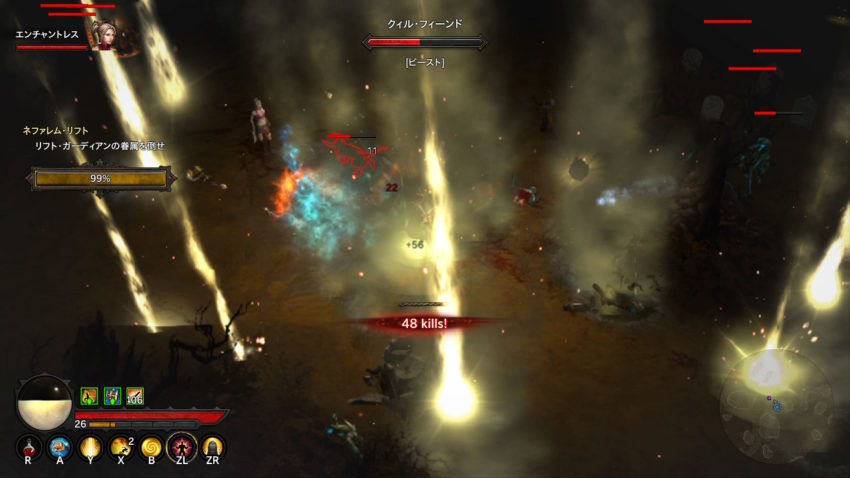Cast the golden light pillar skill
This screenshot has height=478, width=850.
click(91, 446)
